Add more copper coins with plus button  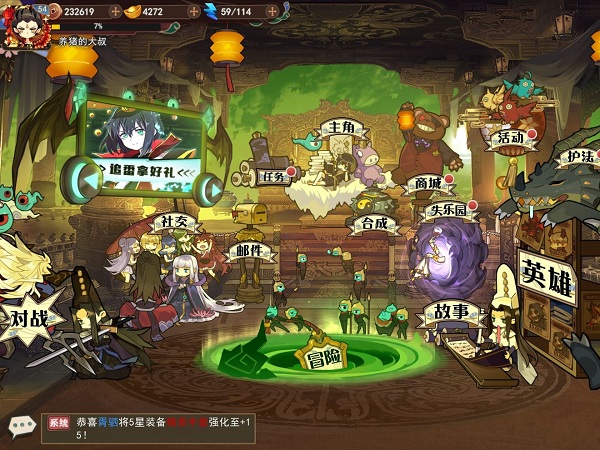click(x=116, y=11)
